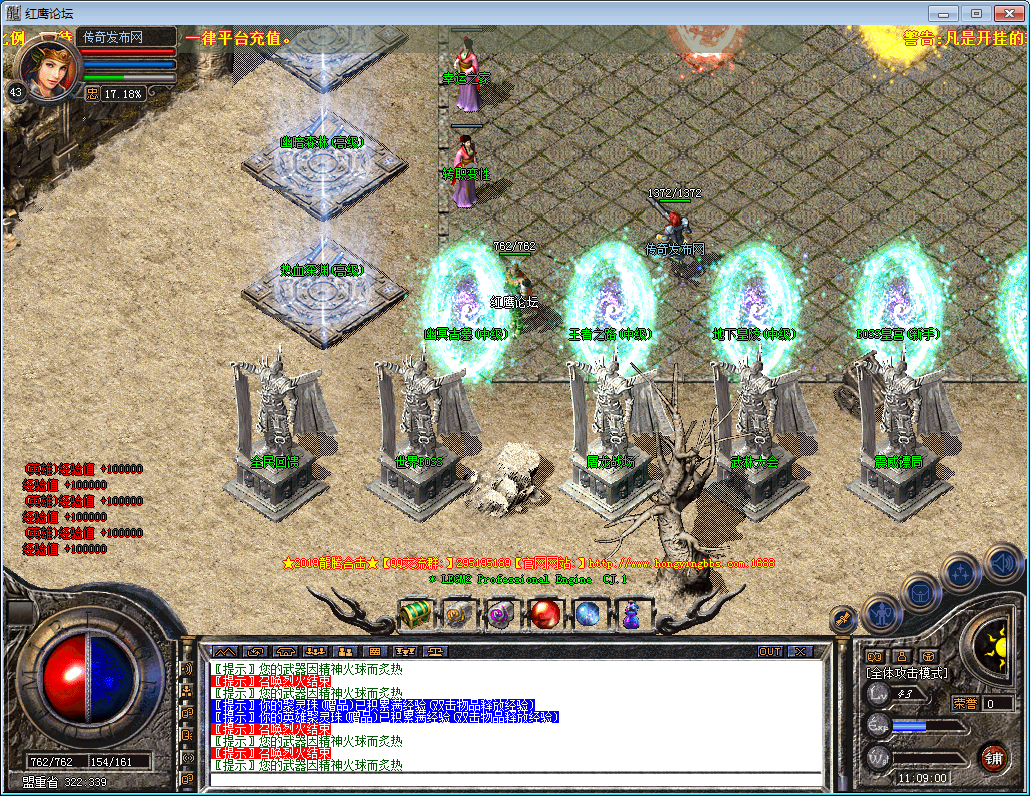Click the OUT button on chat panel
This screenshot has height=796, width=1030.
pos(769,651)
